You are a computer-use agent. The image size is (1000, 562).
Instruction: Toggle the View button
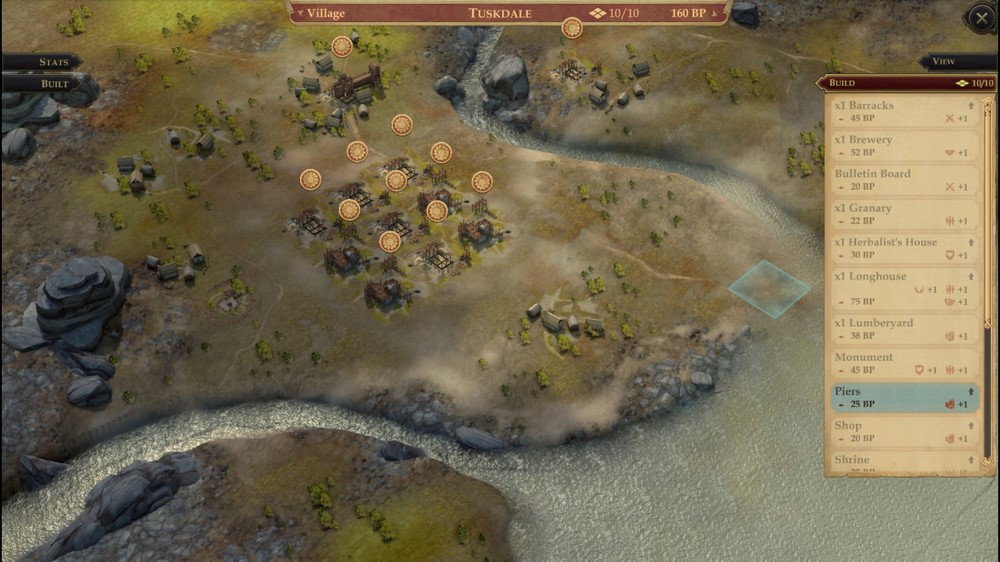945,62
